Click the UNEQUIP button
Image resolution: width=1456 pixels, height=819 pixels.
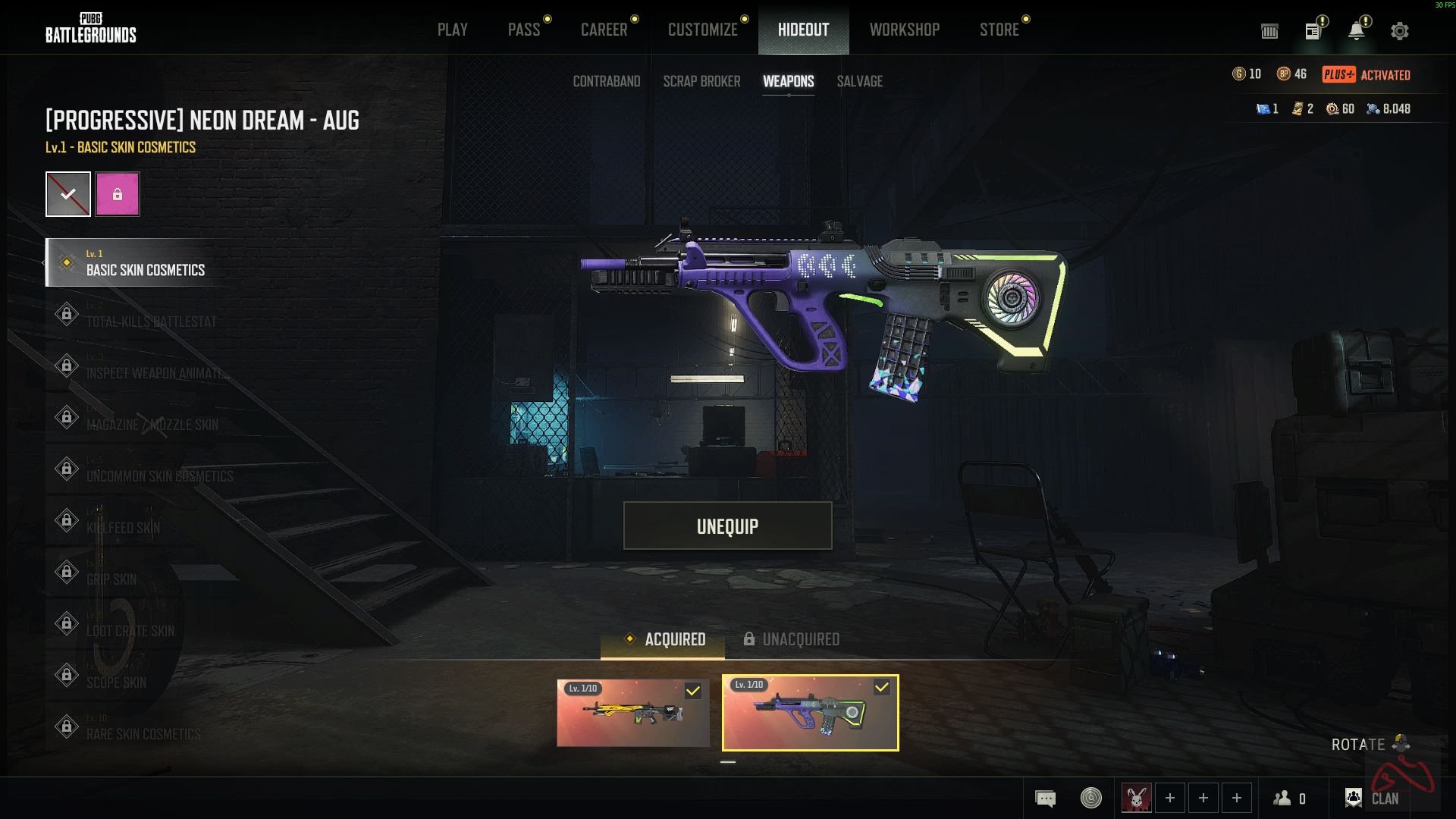[x=727, y=526]
